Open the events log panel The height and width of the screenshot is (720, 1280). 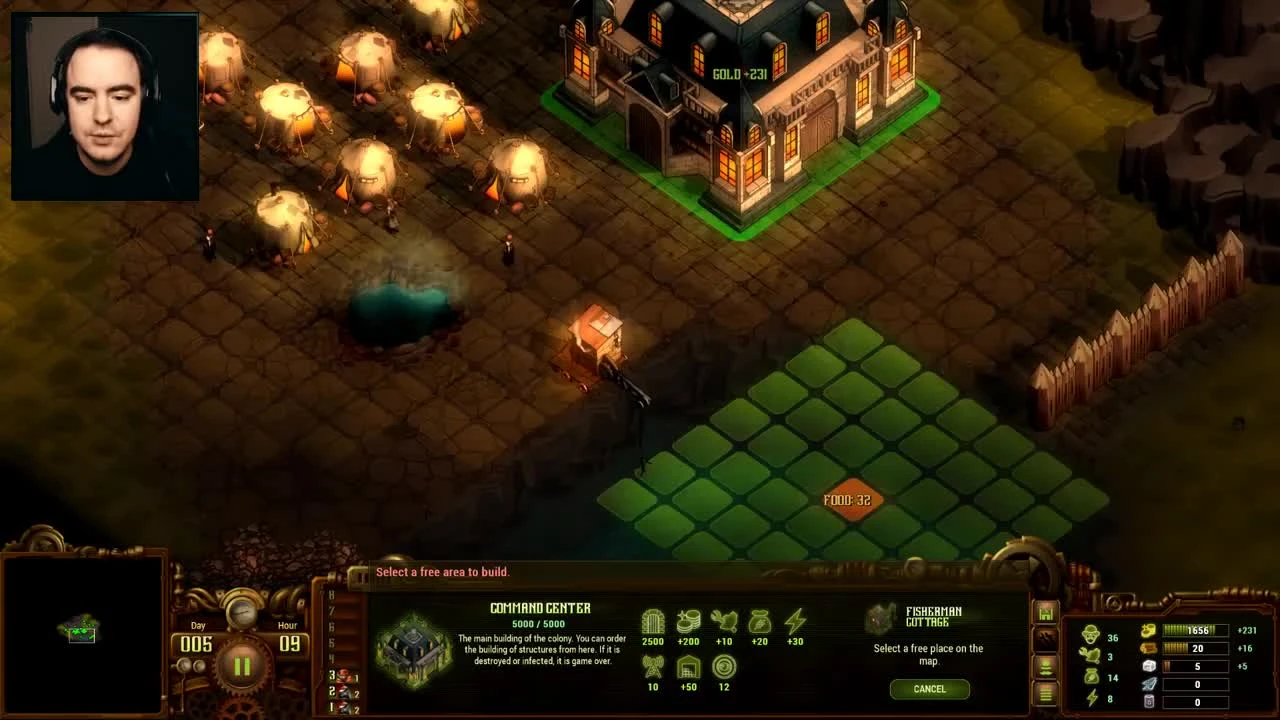1045,694
